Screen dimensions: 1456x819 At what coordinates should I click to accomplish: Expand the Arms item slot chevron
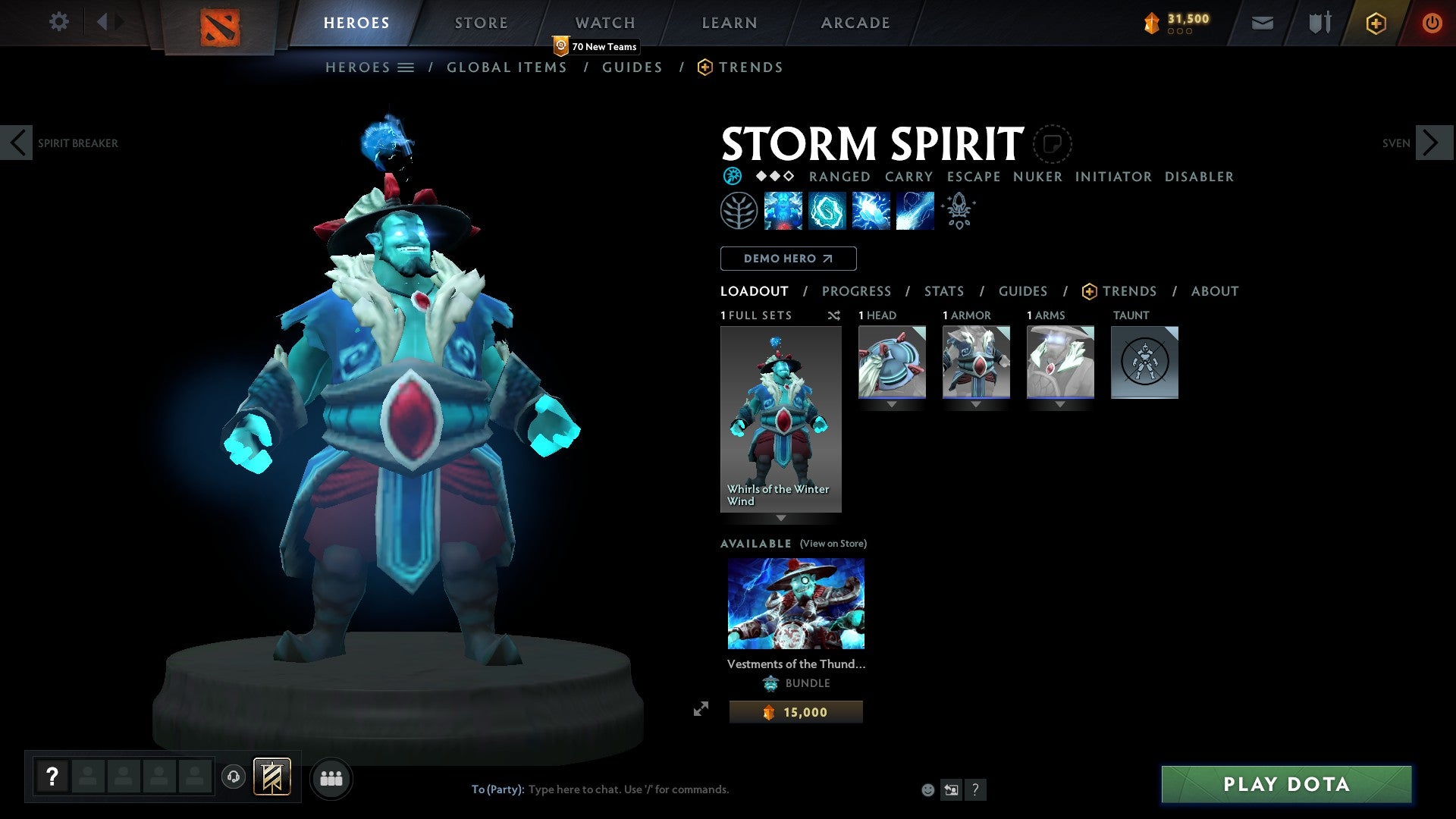(x=1060, y=404)
